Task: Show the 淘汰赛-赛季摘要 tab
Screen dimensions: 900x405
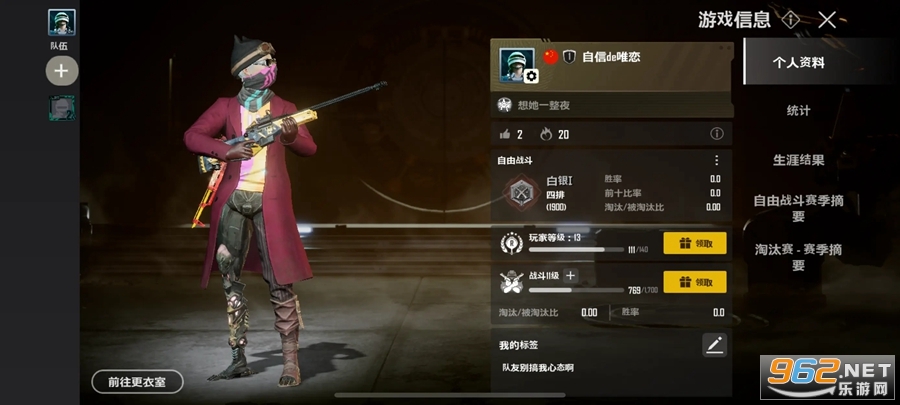Action: click(x=798, y=257)
